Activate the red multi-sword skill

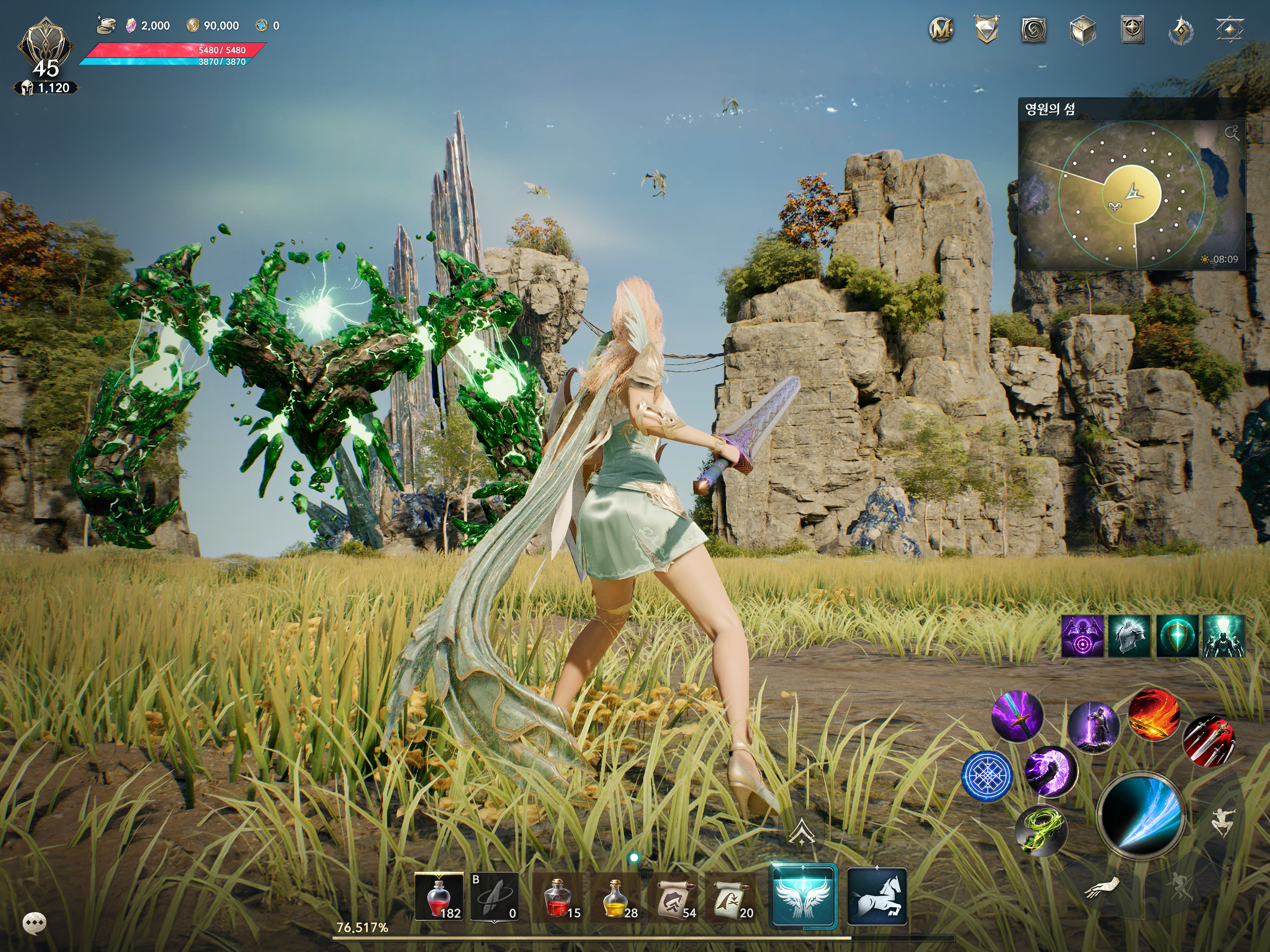click(1208, 741)
